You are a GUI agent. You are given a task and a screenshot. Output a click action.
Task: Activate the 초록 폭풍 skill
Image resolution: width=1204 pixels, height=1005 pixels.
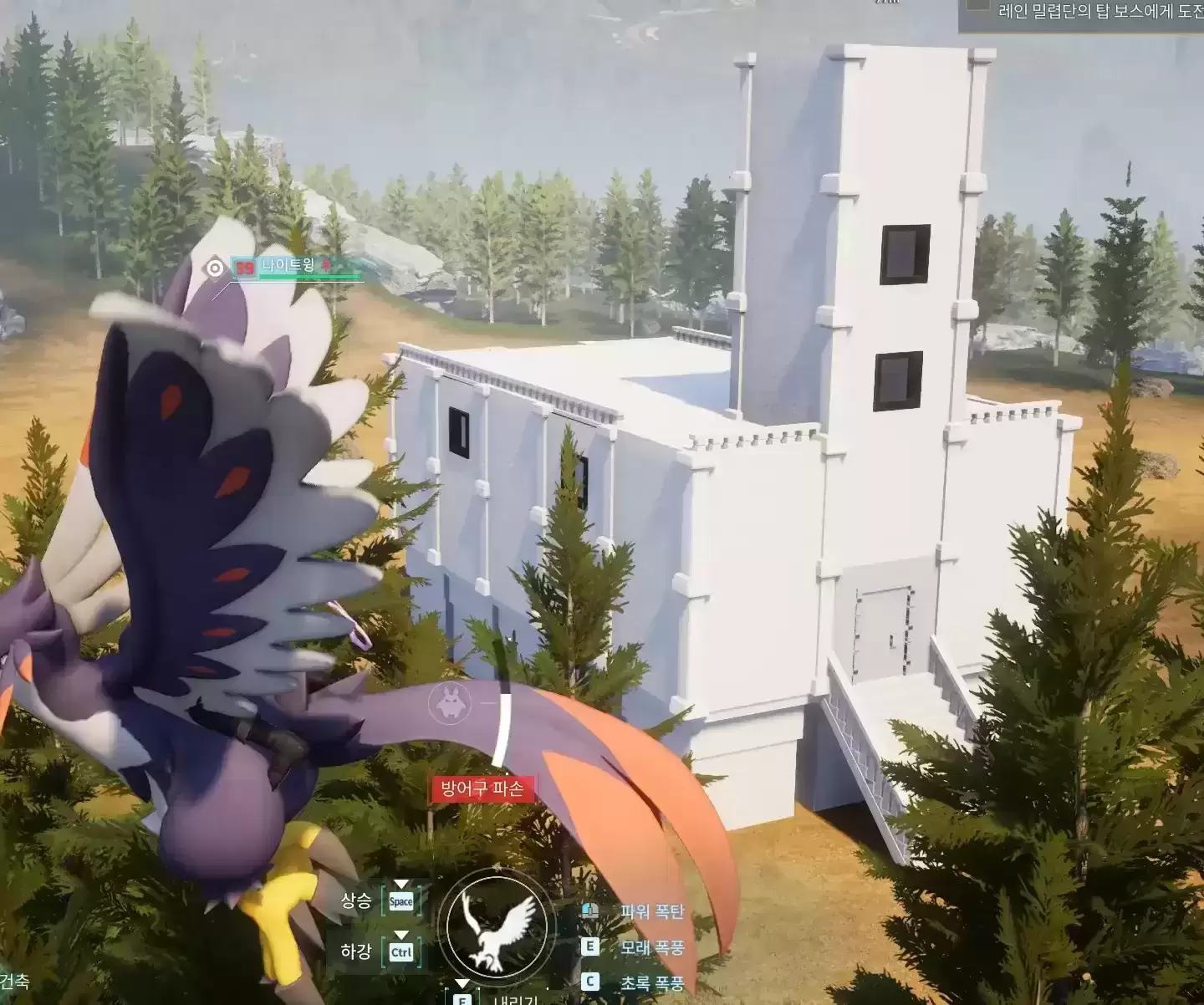click(651, 983)
